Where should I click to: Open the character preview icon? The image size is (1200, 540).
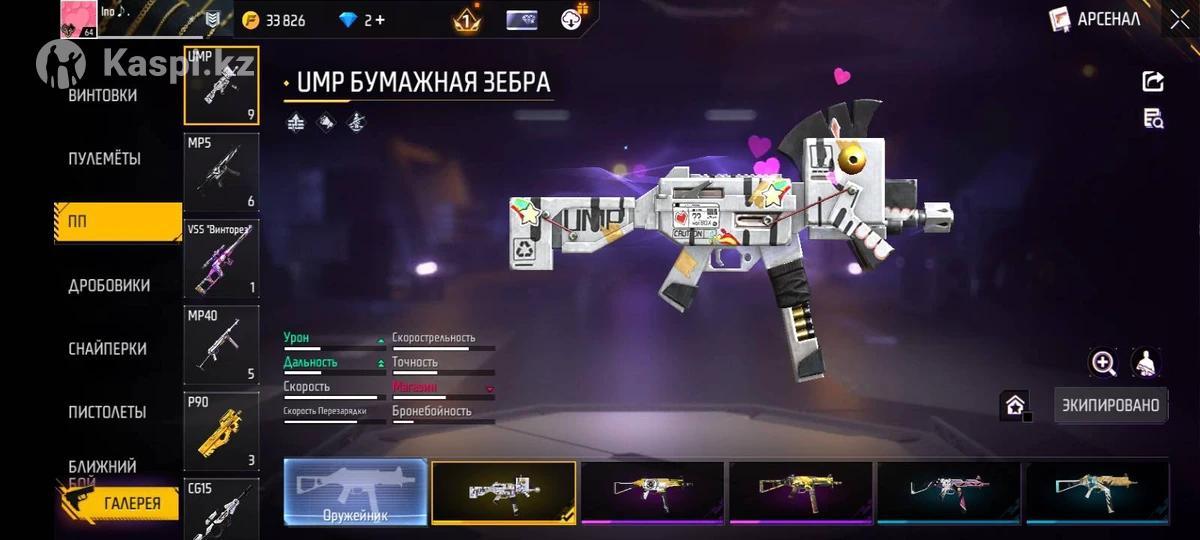pyautogui.click(x=1148, y=363)
